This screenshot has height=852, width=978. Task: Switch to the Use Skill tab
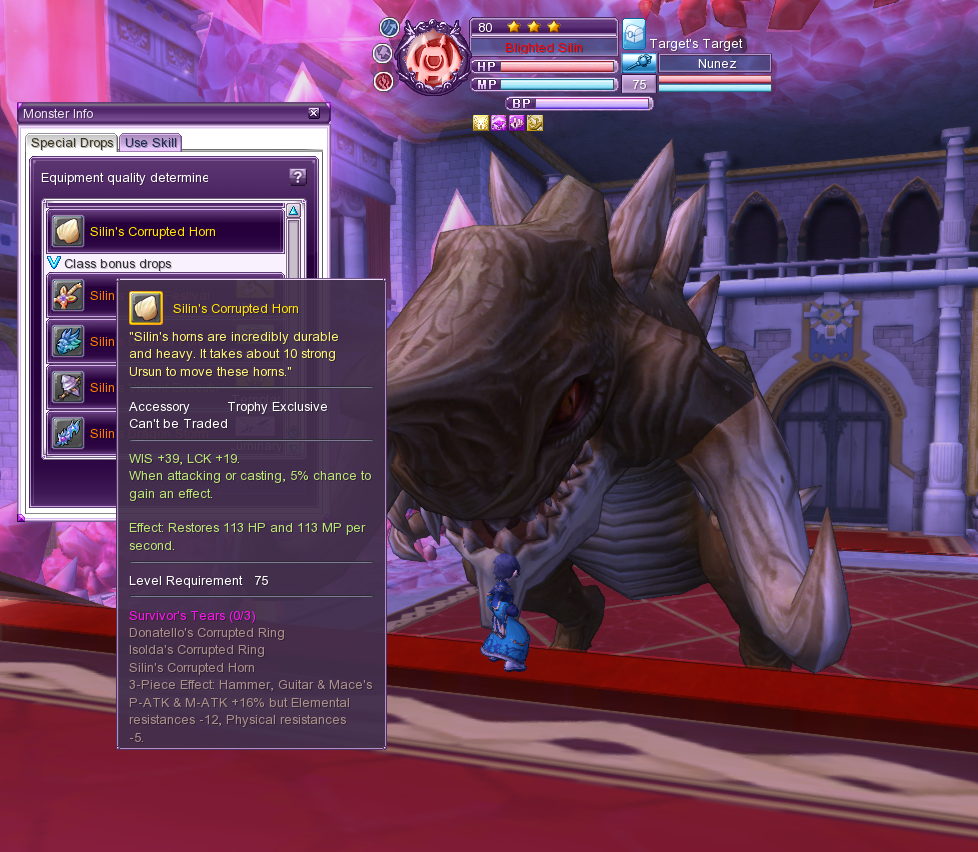[x=151, y=143]
